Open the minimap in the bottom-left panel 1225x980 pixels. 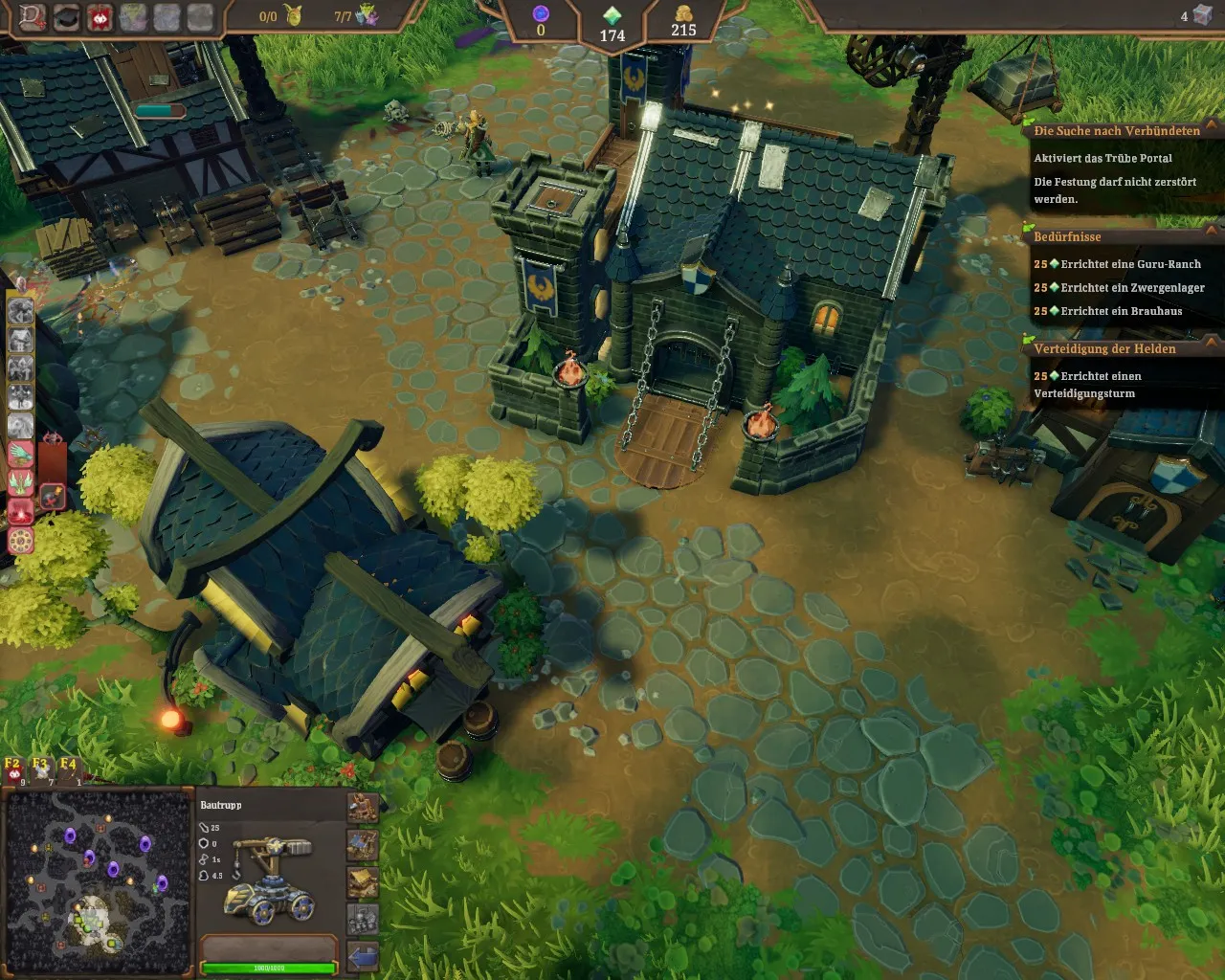98,881
